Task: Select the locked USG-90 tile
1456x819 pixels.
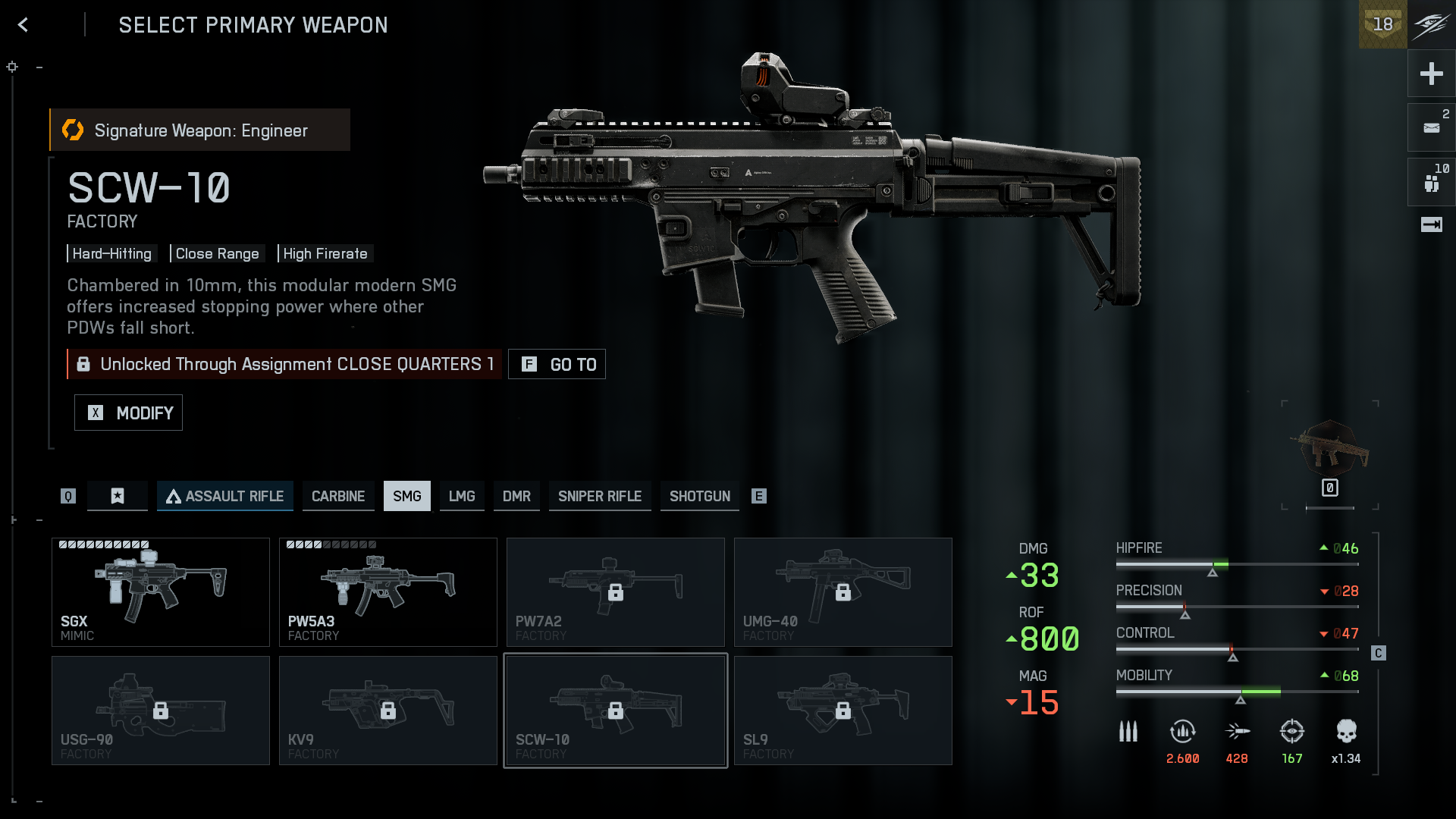Action: (x=161, y=711)
